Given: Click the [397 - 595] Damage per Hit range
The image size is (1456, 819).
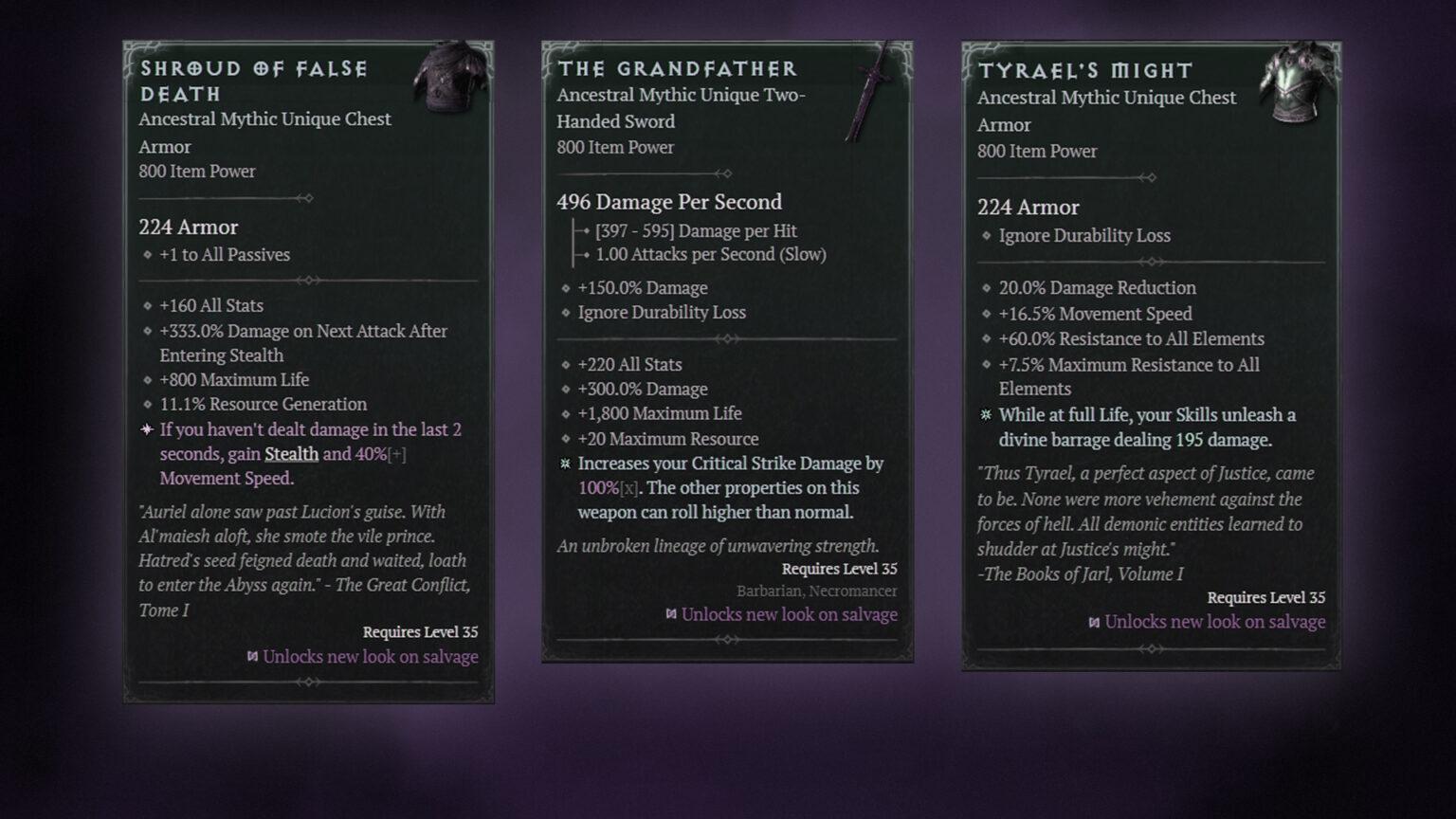Looking at the screenshot, I should click(x=696, y=230).
